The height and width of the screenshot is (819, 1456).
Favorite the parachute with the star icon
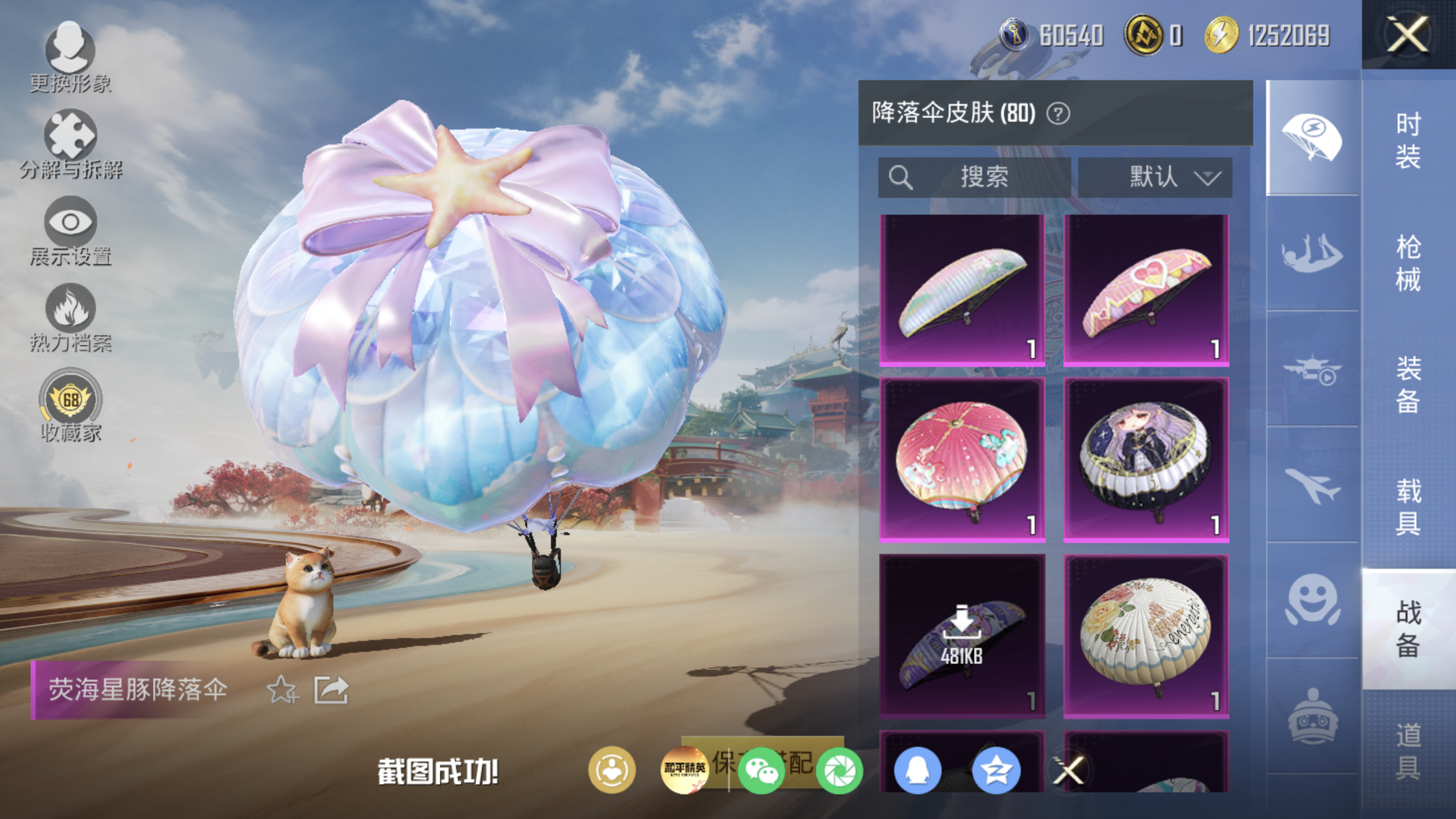click(282, 690)
